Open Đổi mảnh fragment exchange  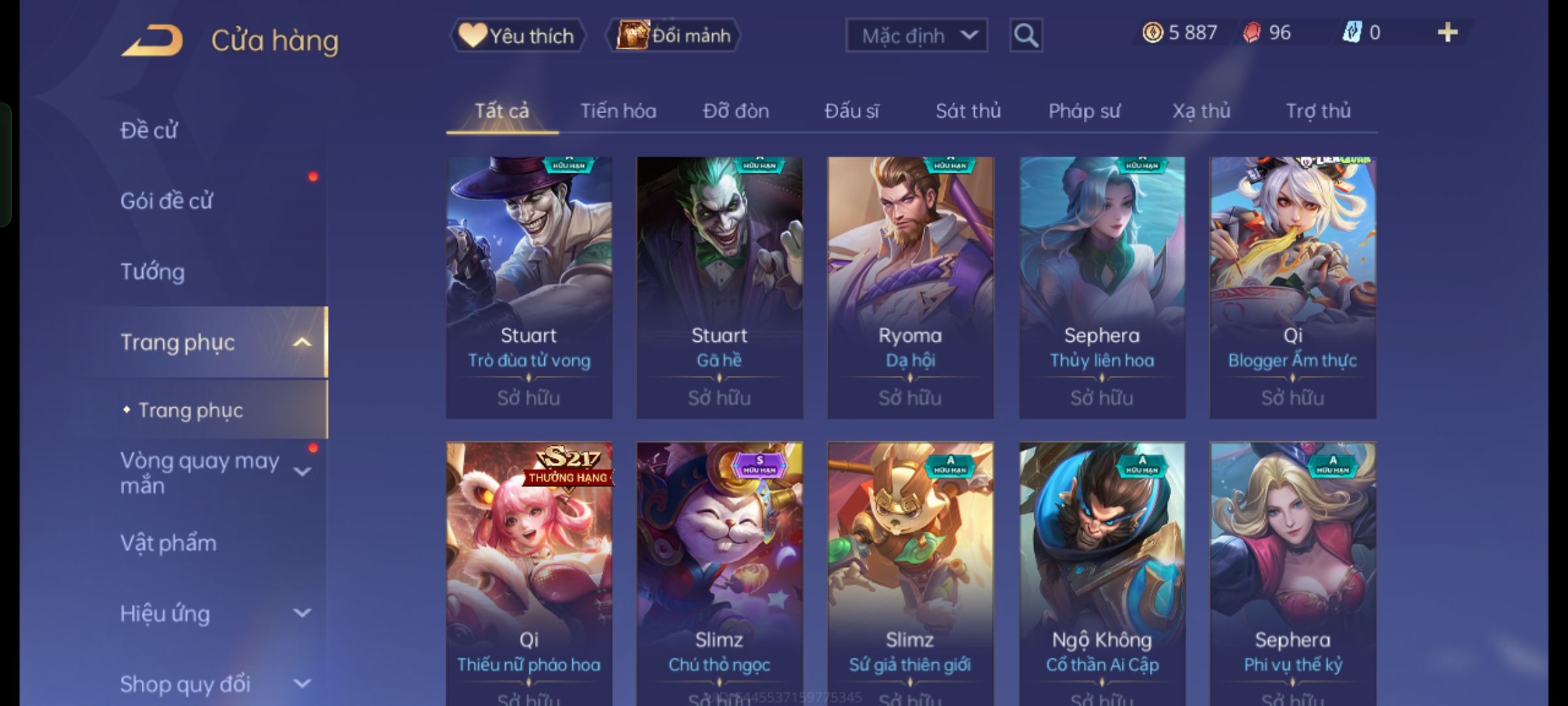[674, 35]
